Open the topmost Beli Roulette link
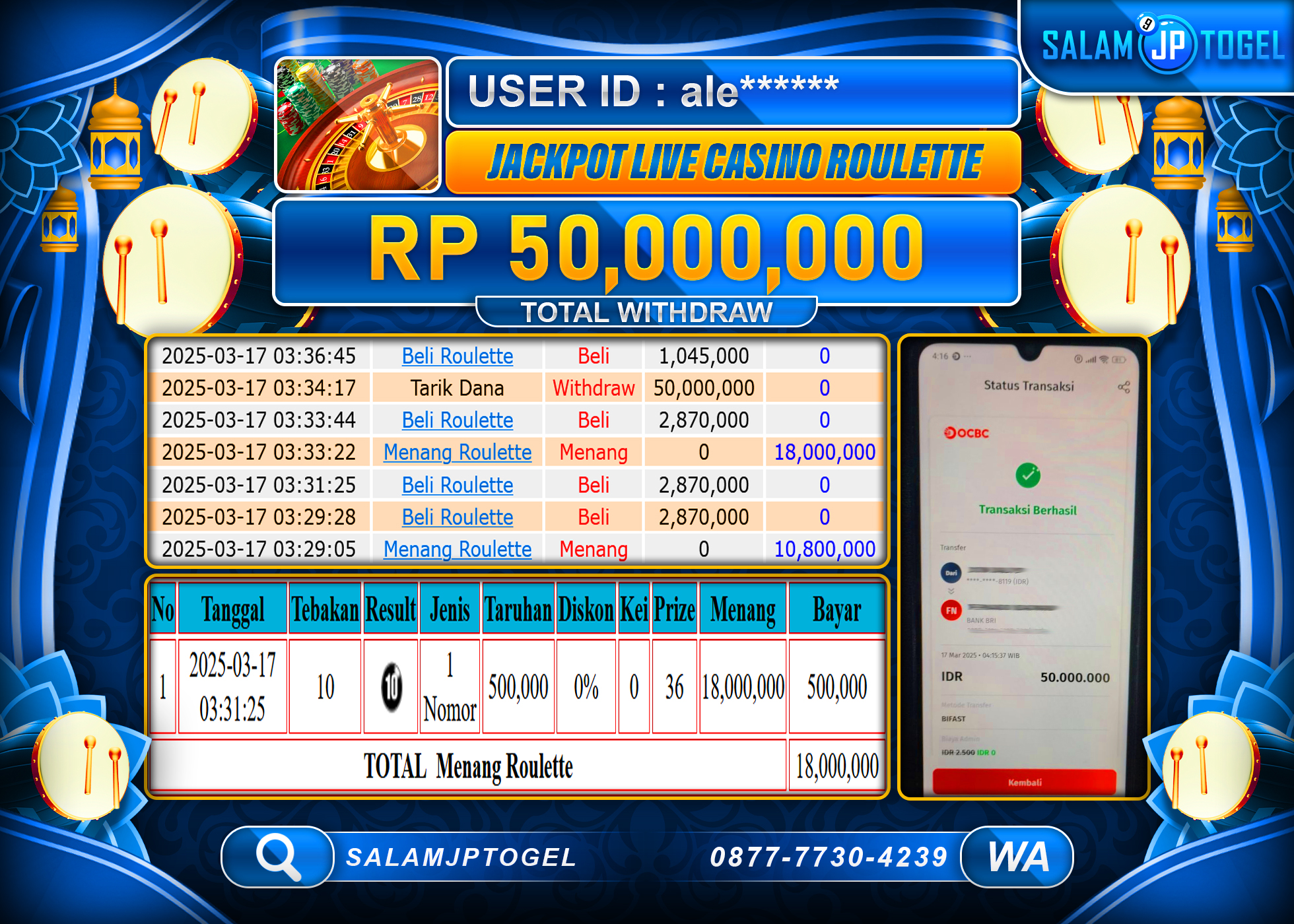The image size is (1294, 924). (456, 356)
